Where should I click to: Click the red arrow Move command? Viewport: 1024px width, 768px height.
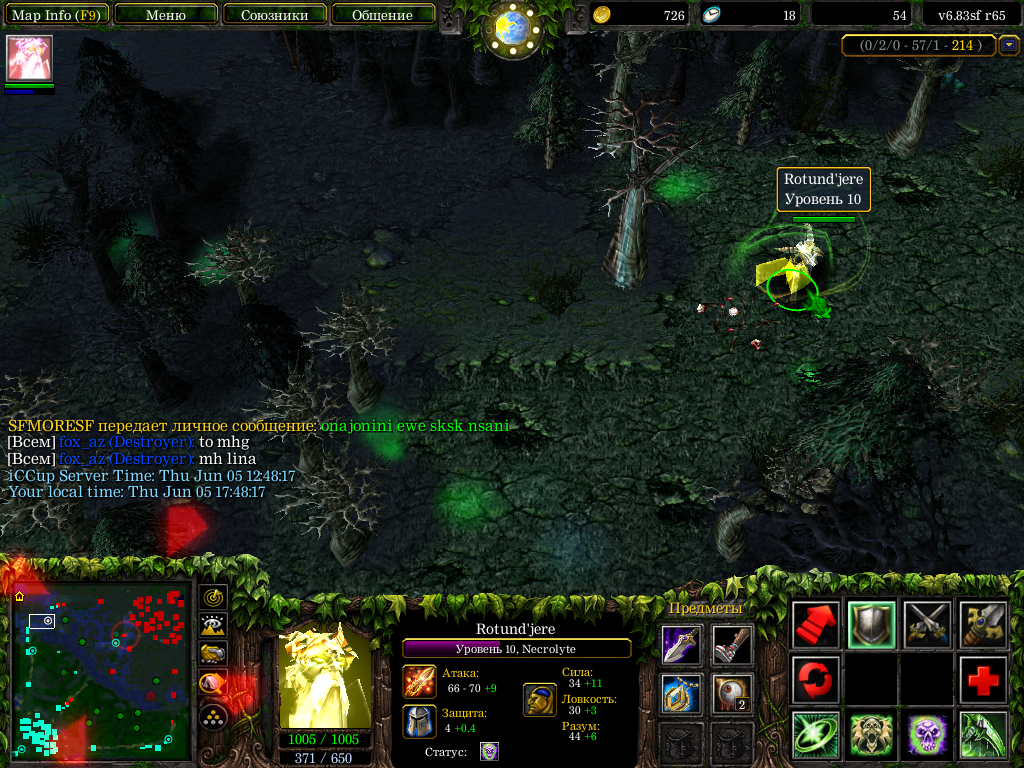(x=815, y=625)
